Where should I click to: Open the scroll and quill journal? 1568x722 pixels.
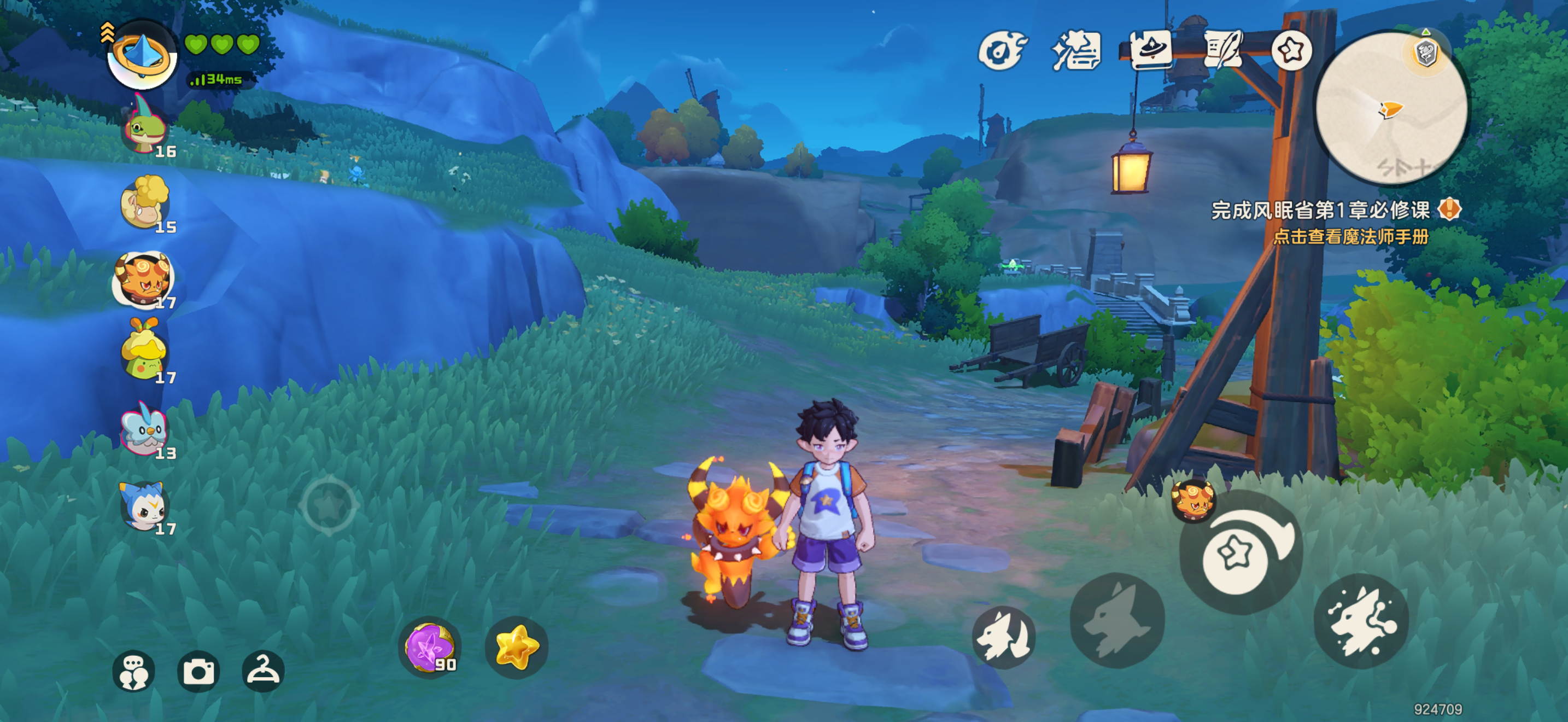(1222, 49)
